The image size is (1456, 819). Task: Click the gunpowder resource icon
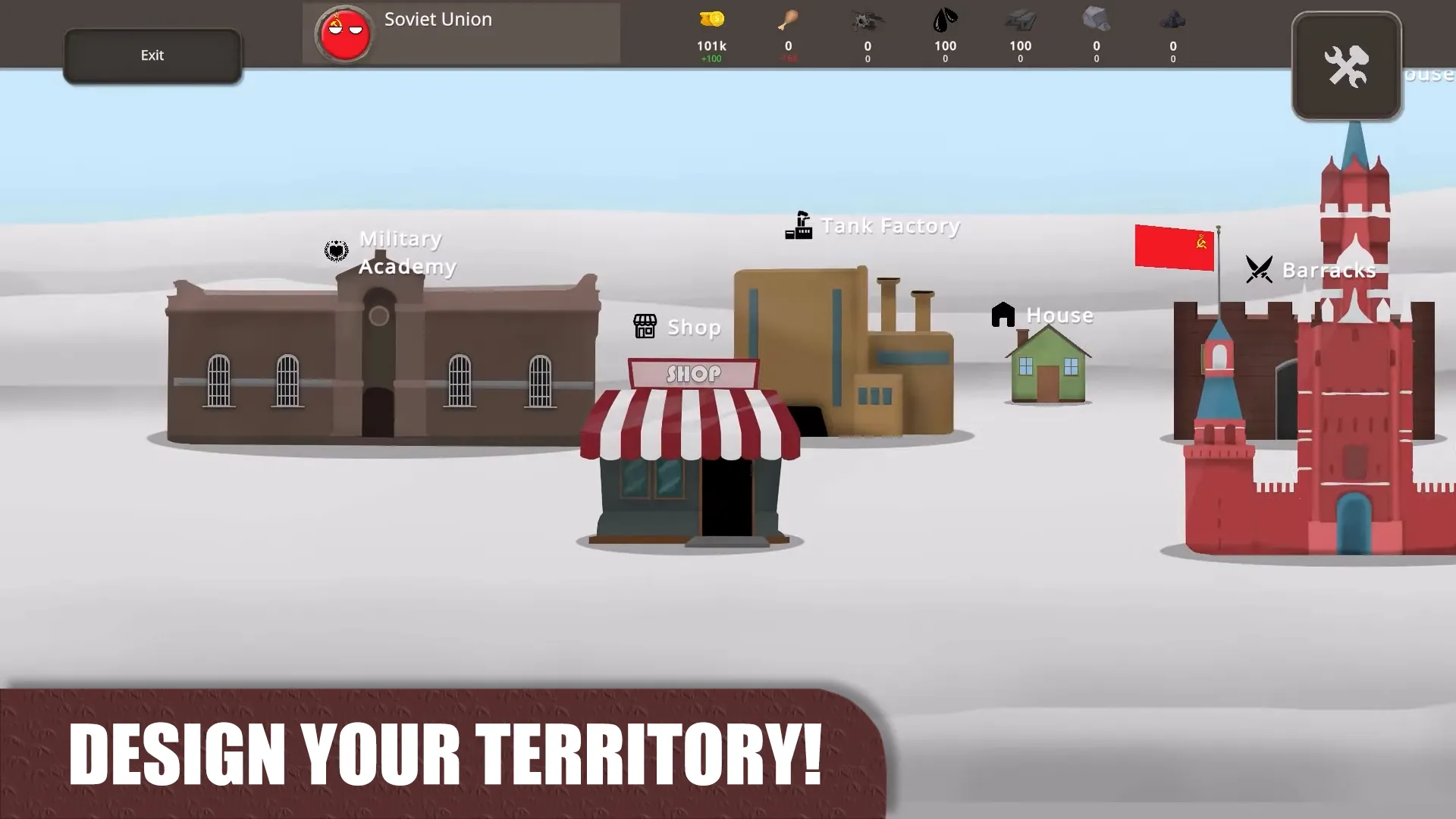pyautogui.click(x=867, y=20)
